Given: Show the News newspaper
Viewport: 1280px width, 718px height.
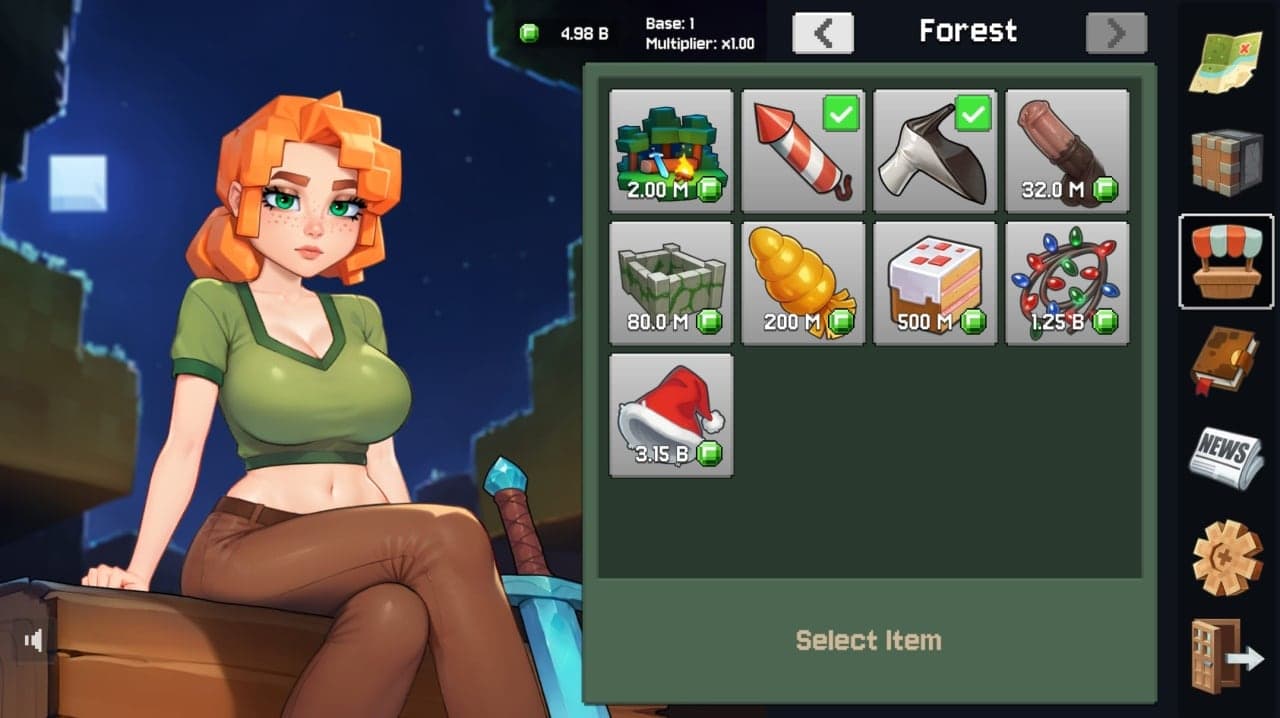Looking at the screenshot, I should 1226,455.
